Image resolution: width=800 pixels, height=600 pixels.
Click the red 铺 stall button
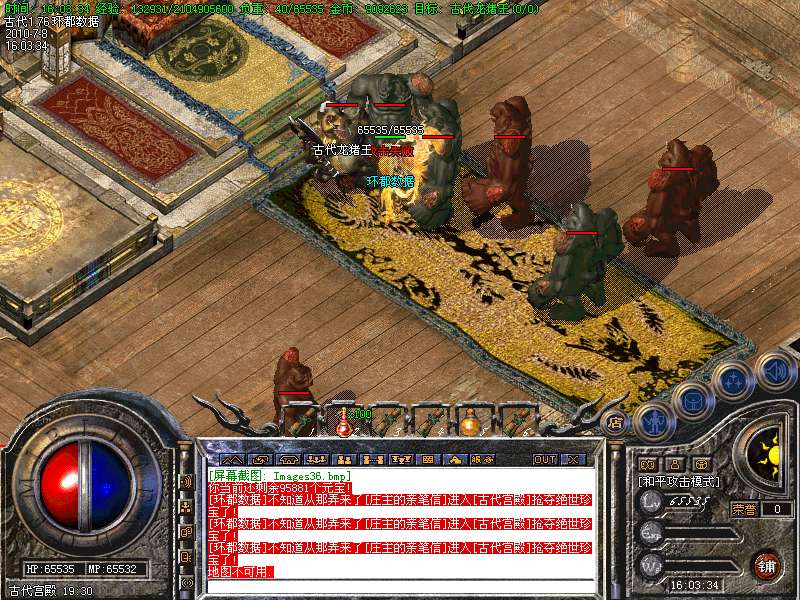click(x=767, y=564)
